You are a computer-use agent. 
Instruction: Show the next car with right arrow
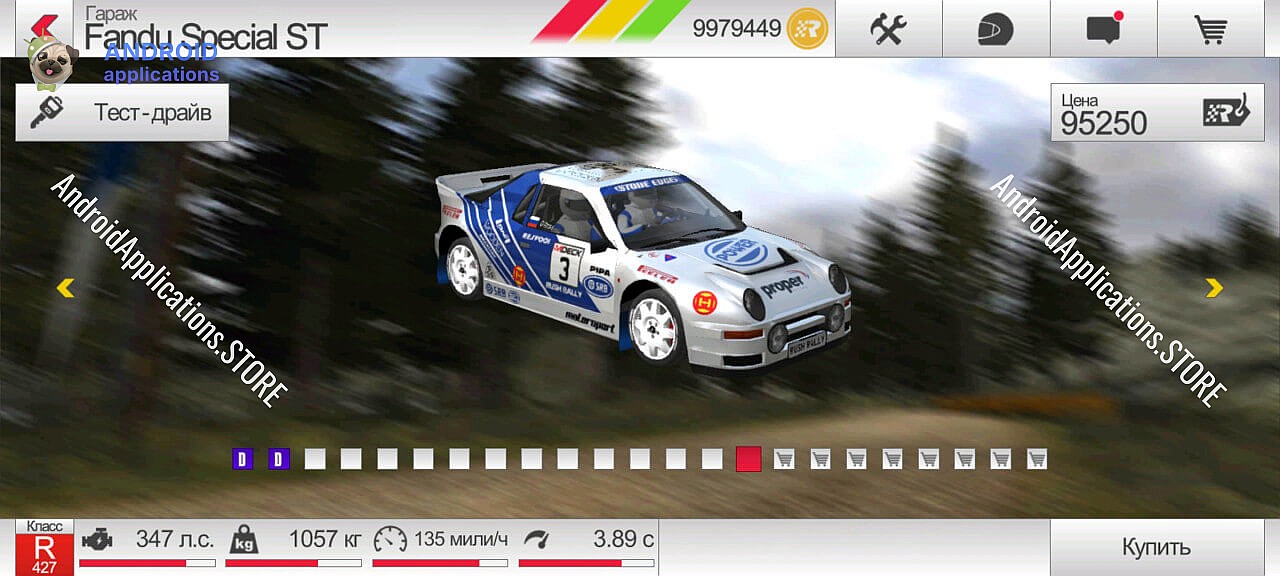coord(1214,288)
